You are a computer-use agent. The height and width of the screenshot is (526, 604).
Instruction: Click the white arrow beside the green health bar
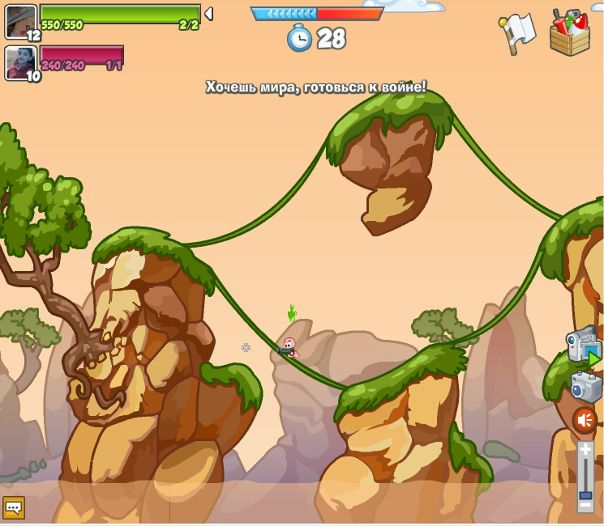[x=208, y=13]
